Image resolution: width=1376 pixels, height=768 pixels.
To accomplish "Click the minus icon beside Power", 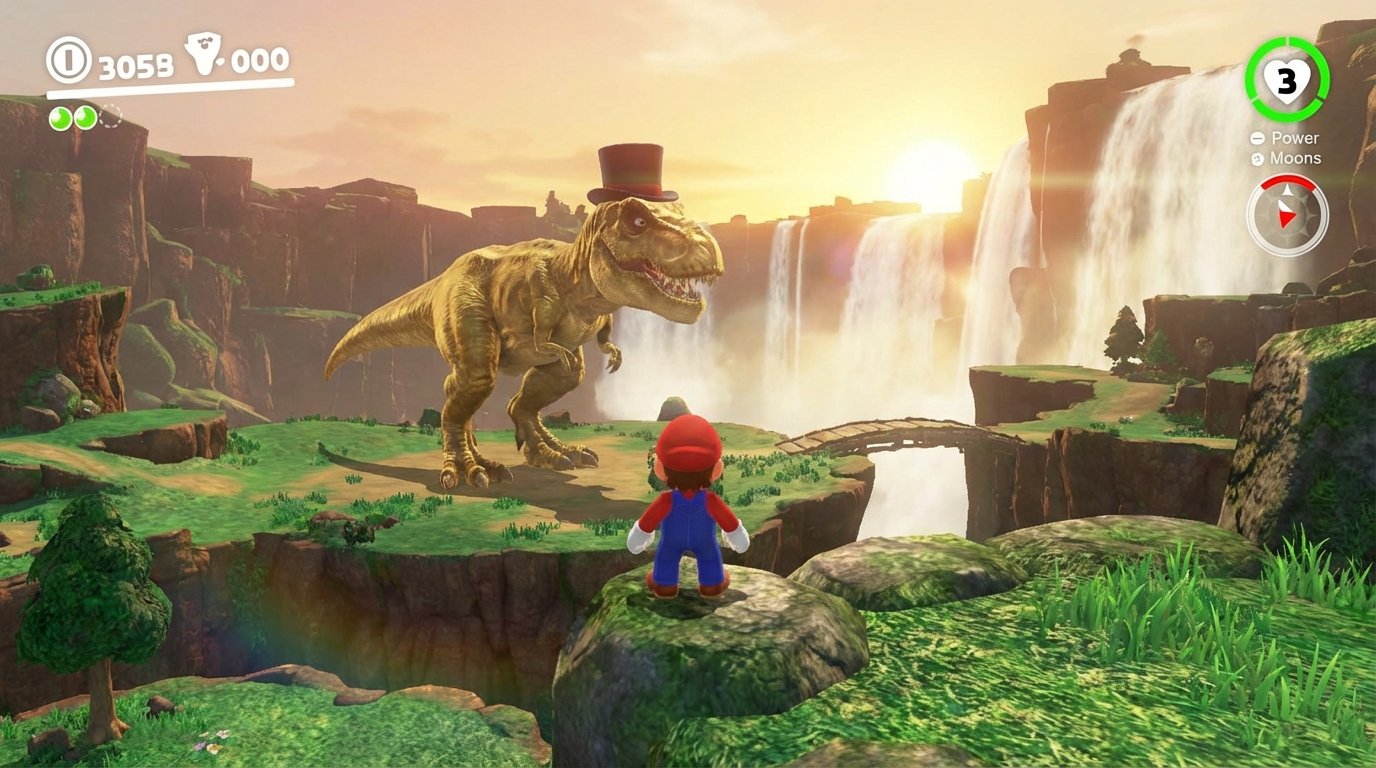I will pyautogui.click(x=1257, y=139).
